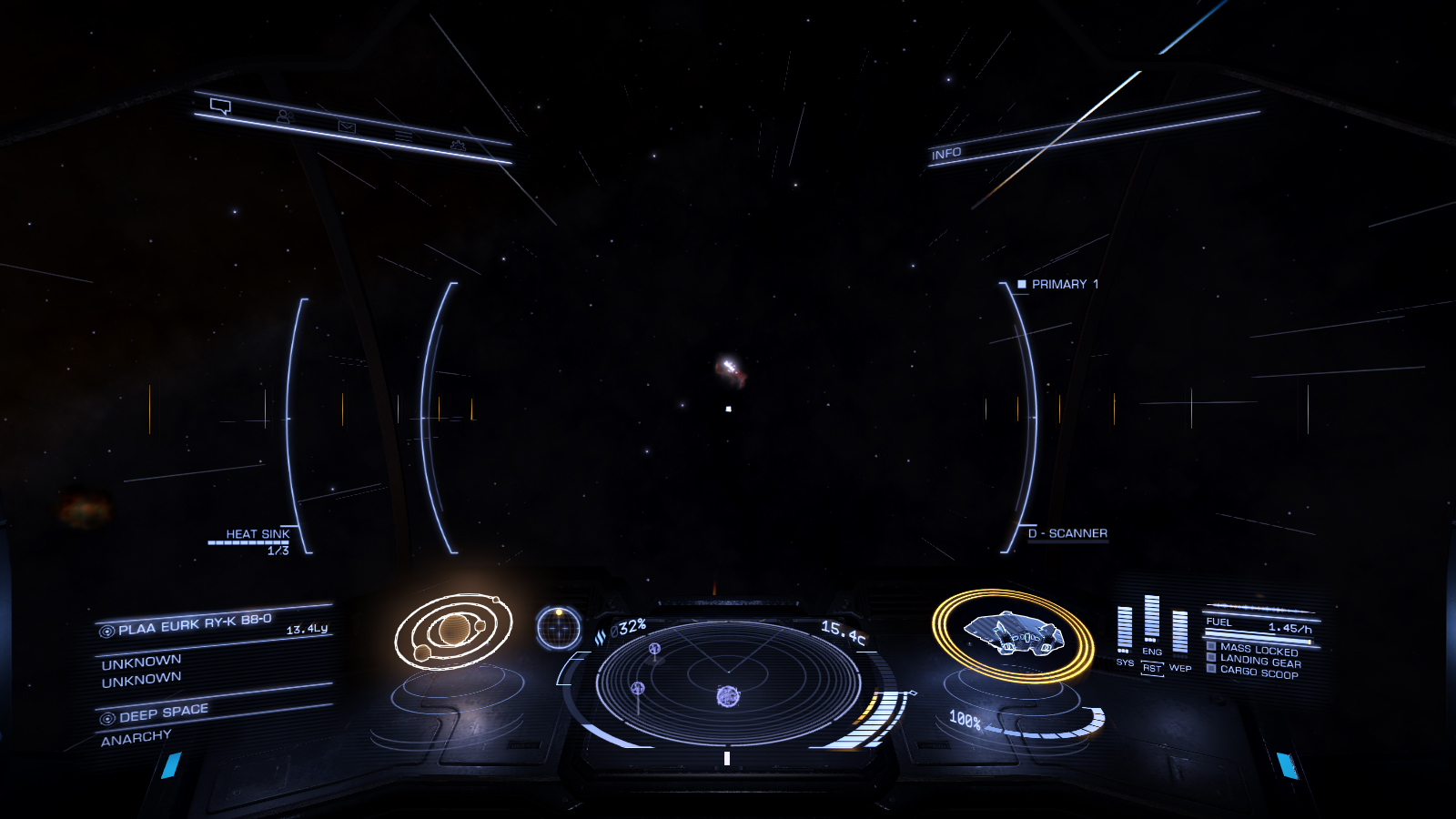Open the inbox envelope icon

pos(347,126)
